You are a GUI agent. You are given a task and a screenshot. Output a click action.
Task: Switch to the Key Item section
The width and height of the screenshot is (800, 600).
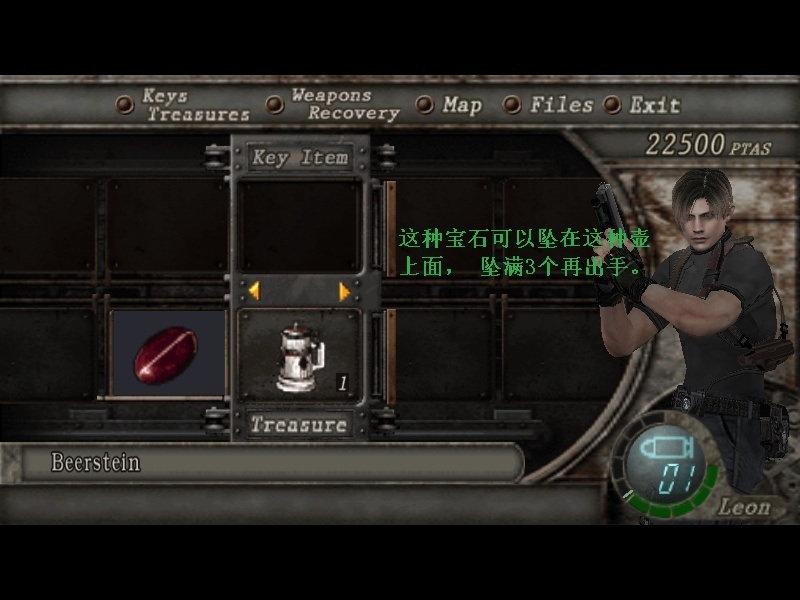point(300,158)
